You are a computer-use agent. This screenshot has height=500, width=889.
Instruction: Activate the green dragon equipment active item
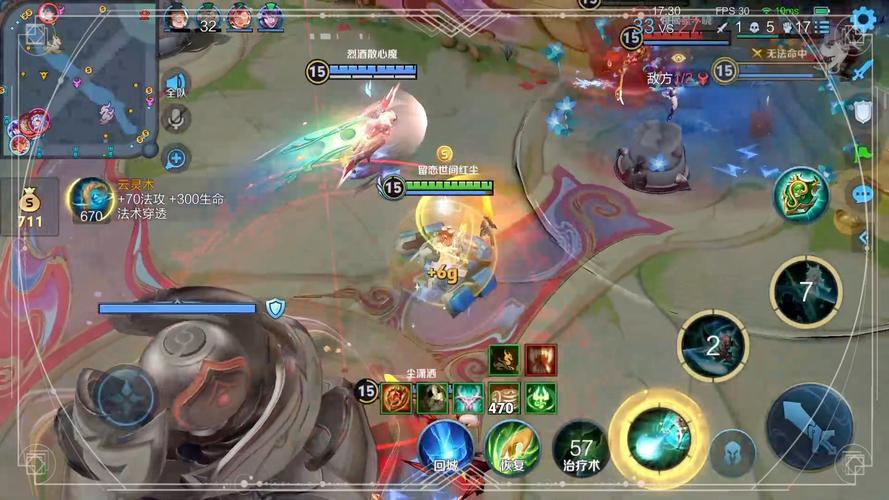click(801, 195)
